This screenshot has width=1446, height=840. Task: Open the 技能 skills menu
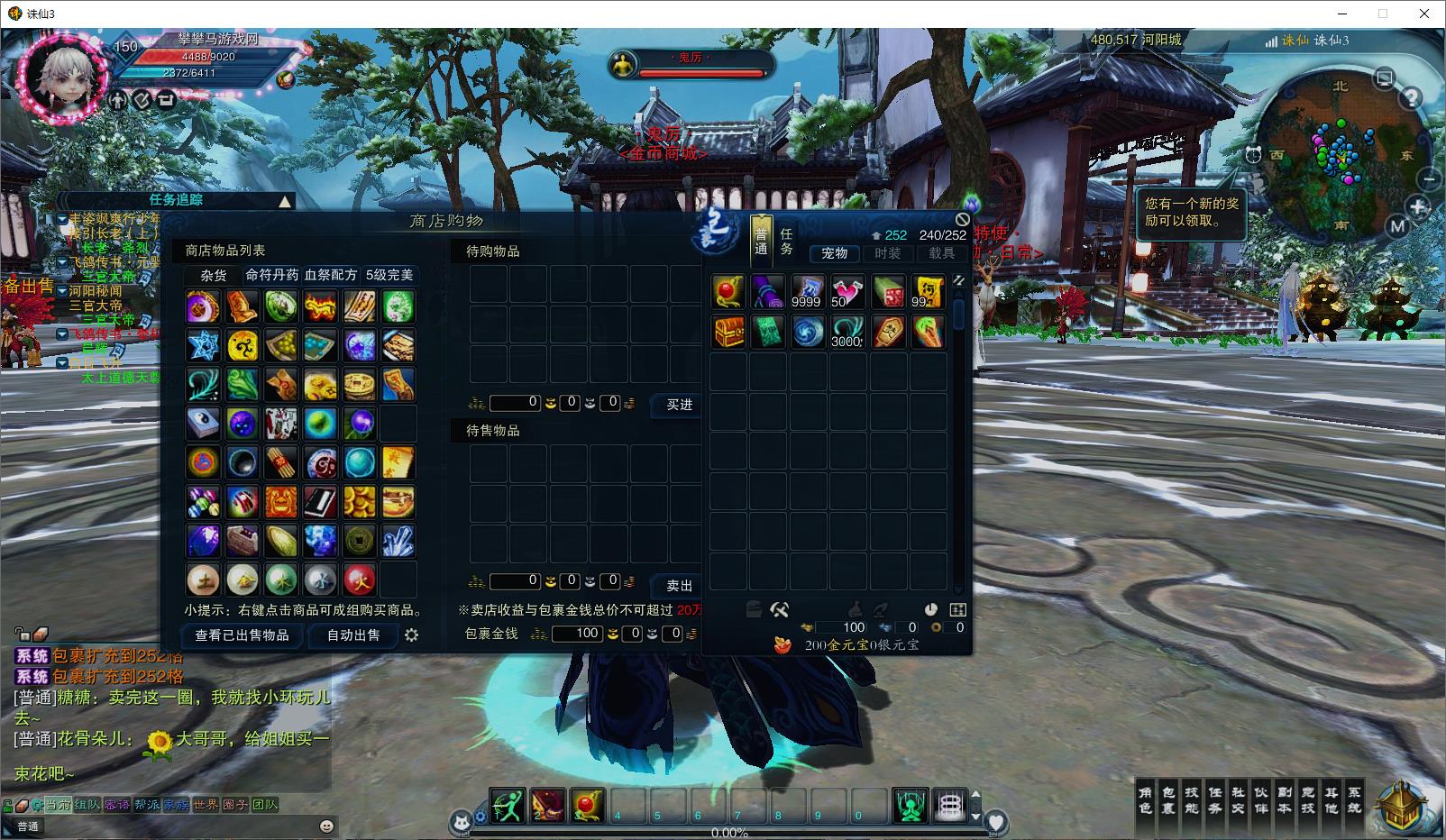[1192, 799]
